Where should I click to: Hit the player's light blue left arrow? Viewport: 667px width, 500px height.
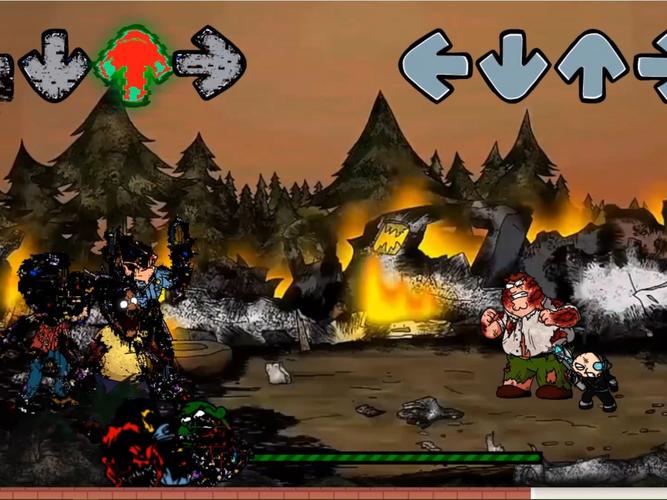435,65
